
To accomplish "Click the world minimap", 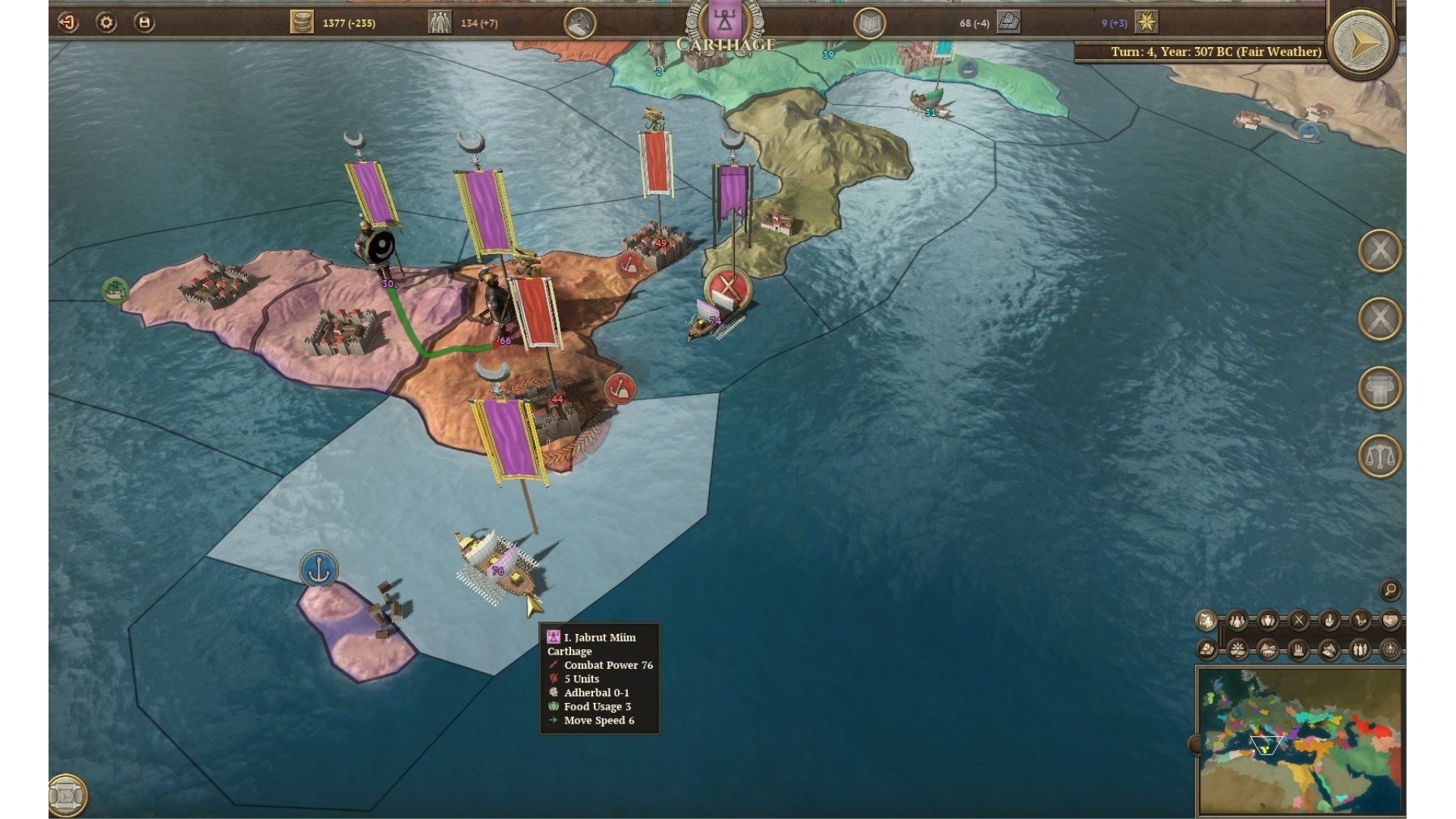I will coord(1301,741).
